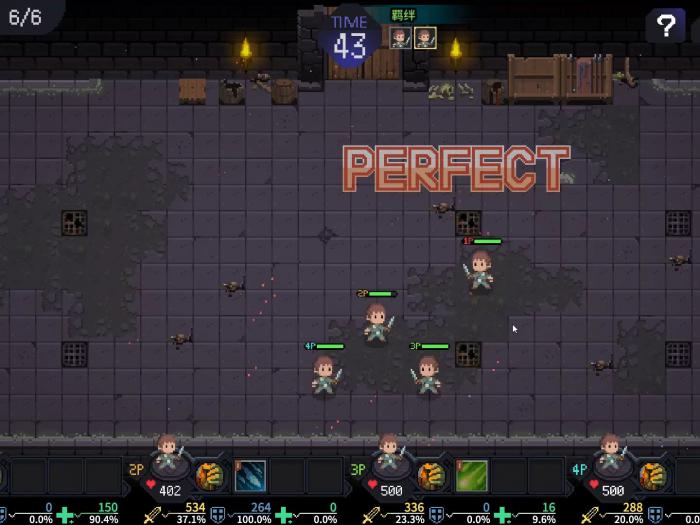
Task: Click 3P's orange fist ability icon
Action: (430, 474)
